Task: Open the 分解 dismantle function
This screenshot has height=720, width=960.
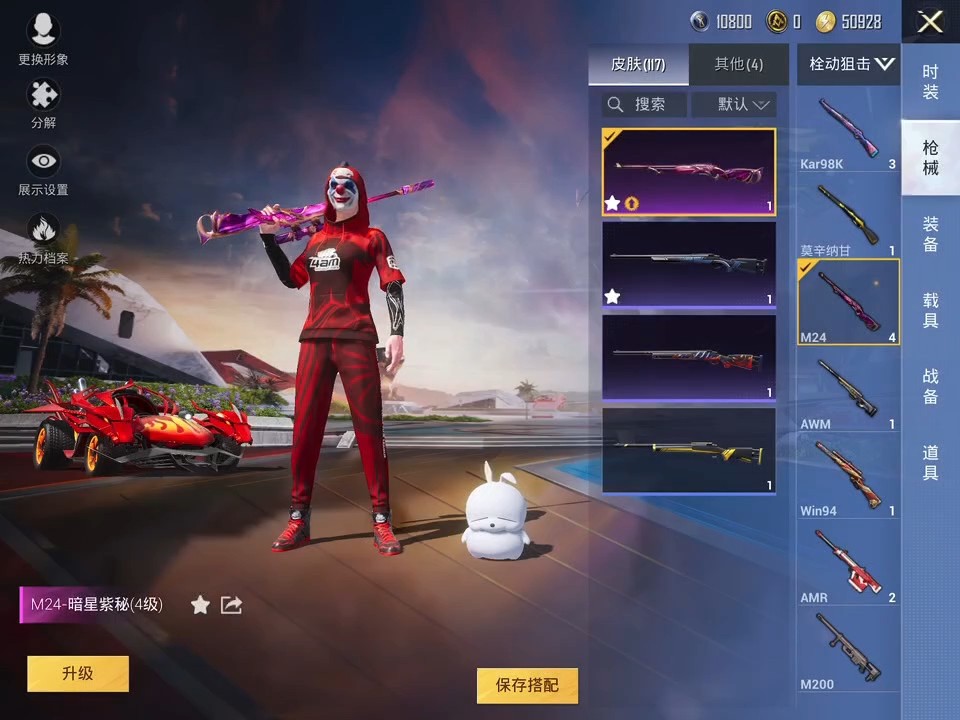Action: click(43, 103)
